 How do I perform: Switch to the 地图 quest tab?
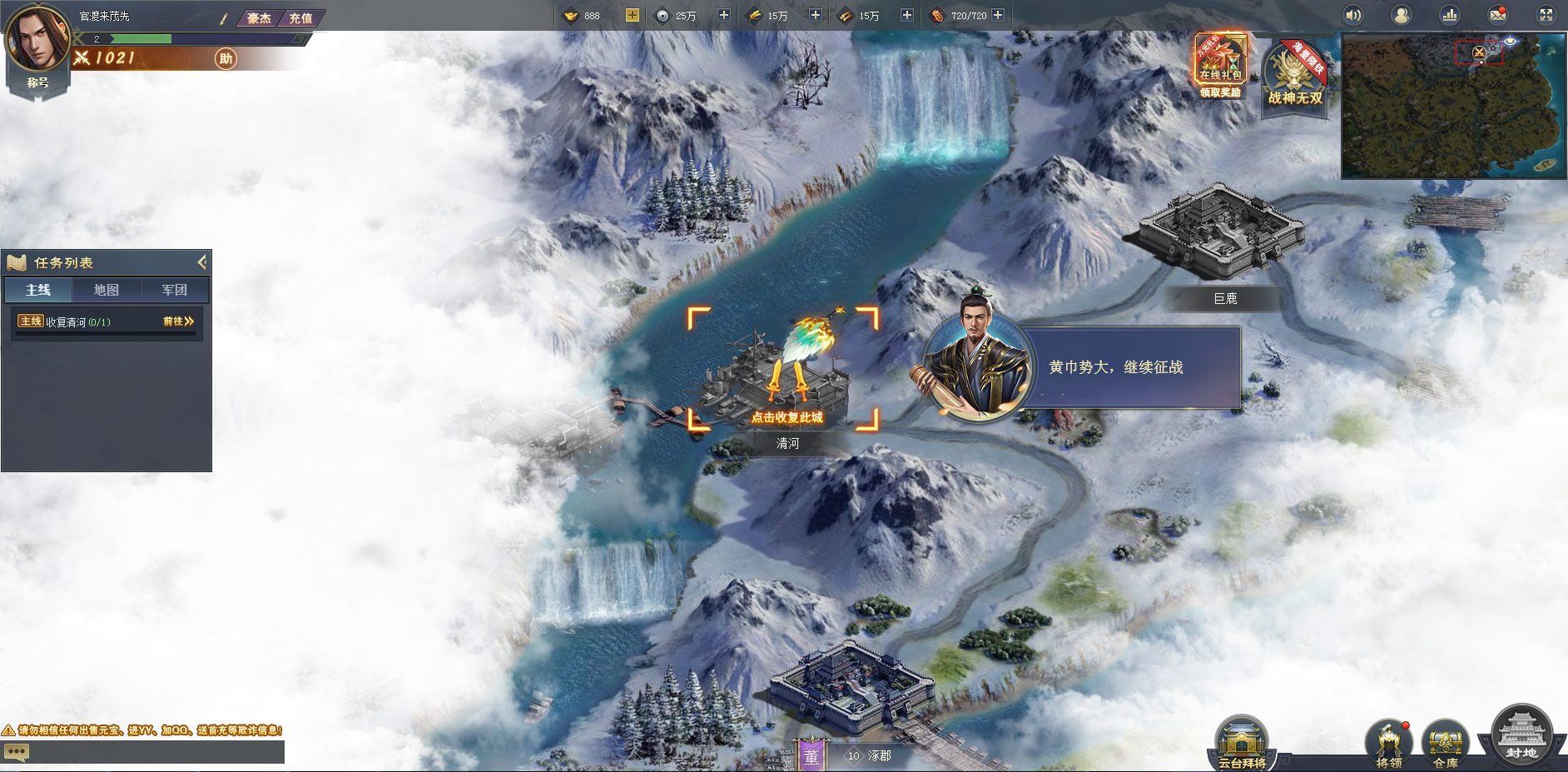click(106, 290)
